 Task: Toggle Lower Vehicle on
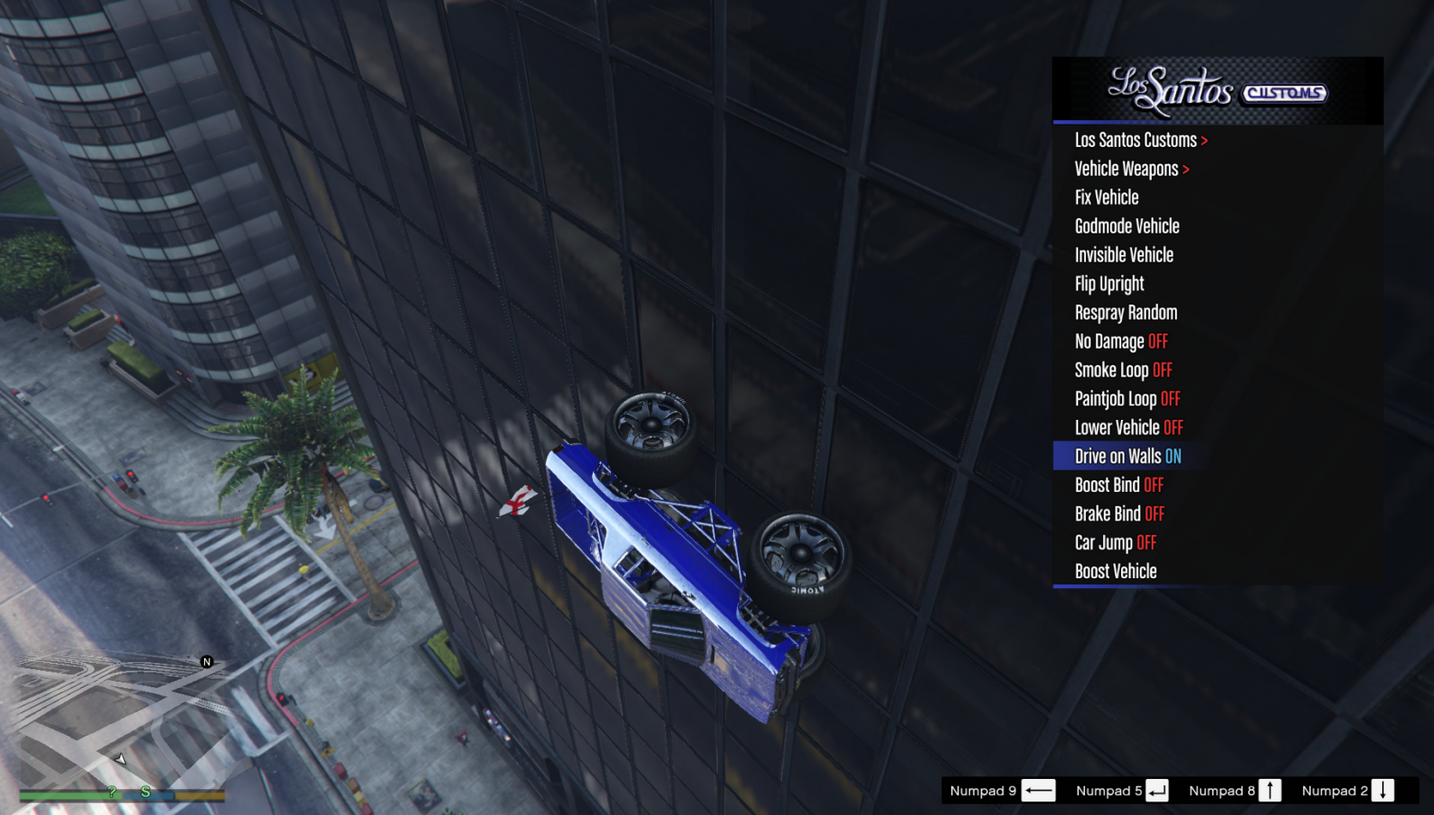point(1128,428)
